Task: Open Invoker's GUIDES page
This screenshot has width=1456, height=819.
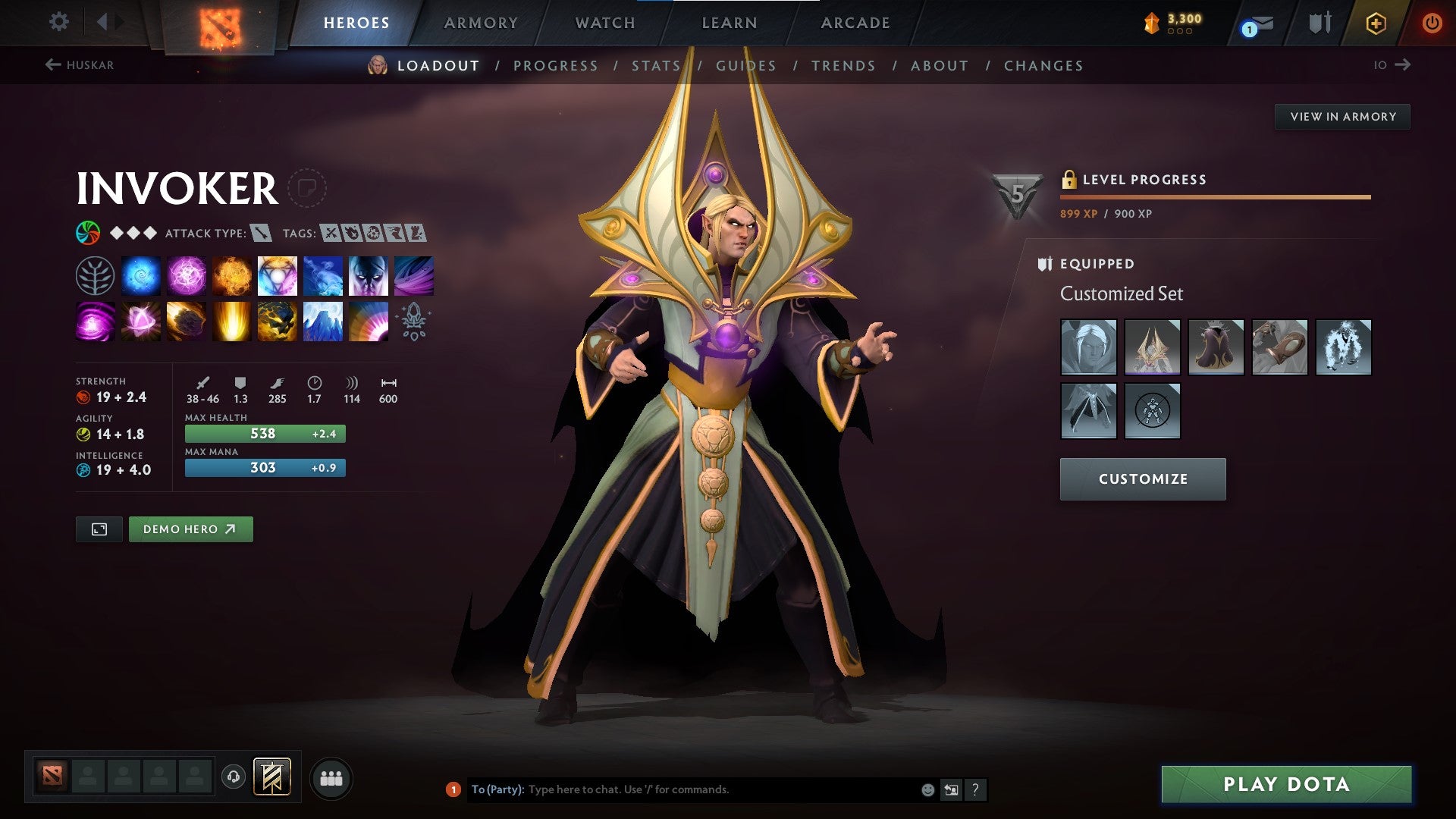Action: 745,66
